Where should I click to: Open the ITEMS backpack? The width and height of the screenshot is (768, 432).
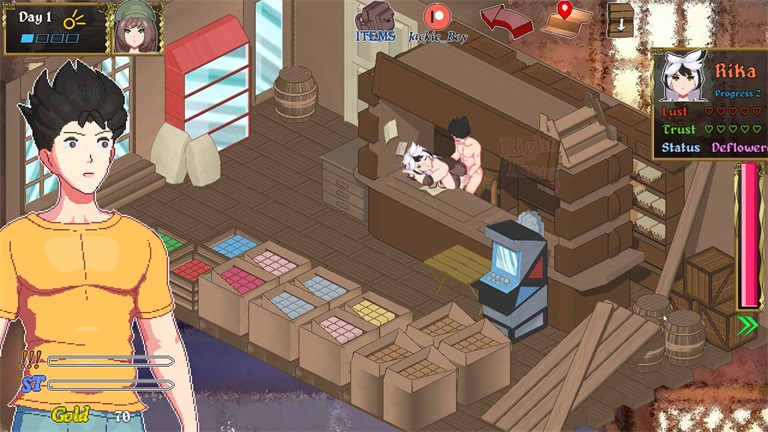pyautogui.click(x=375, y=18)
